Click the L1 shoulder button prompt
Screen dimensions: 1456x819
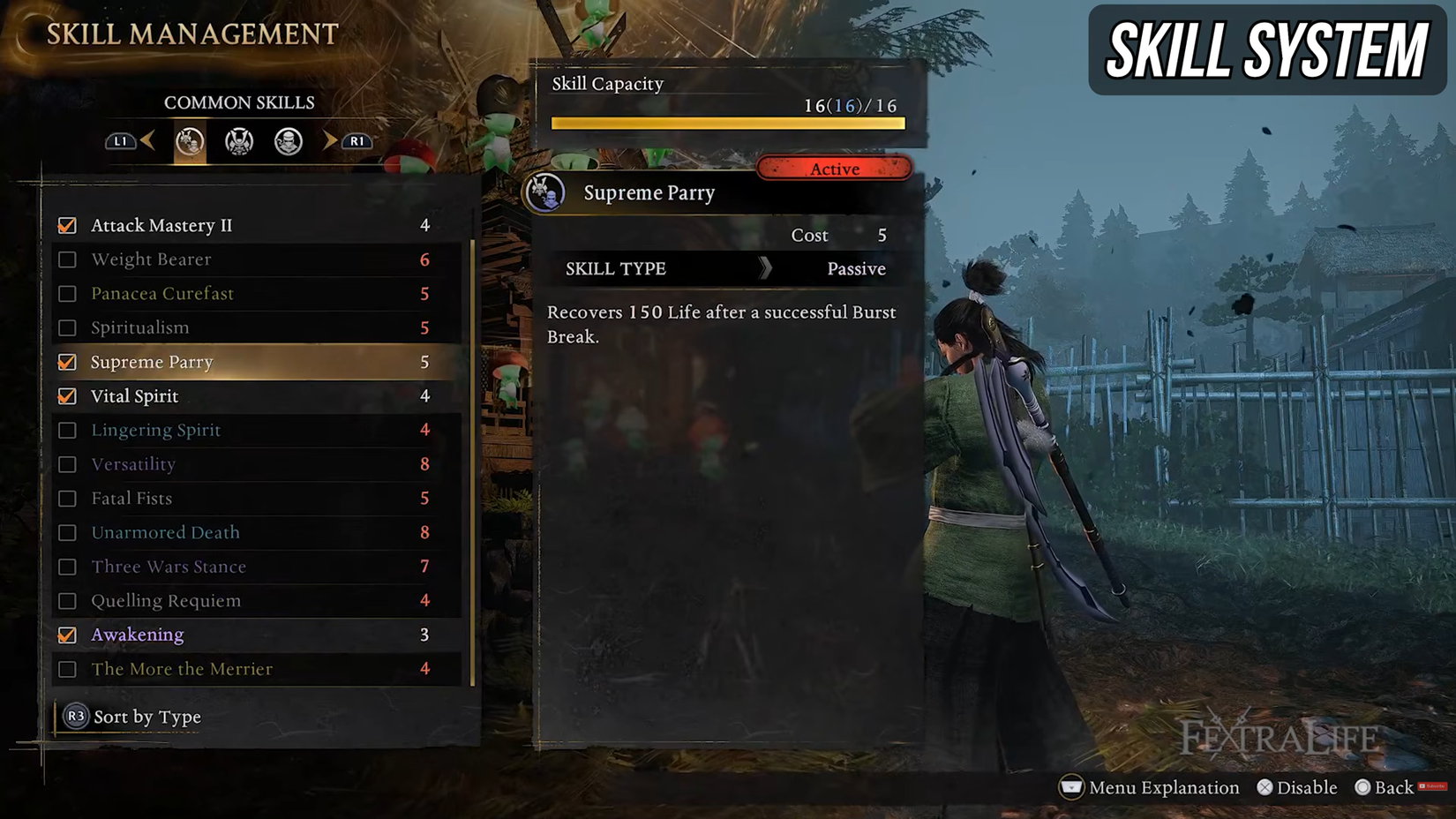[119, 141]
